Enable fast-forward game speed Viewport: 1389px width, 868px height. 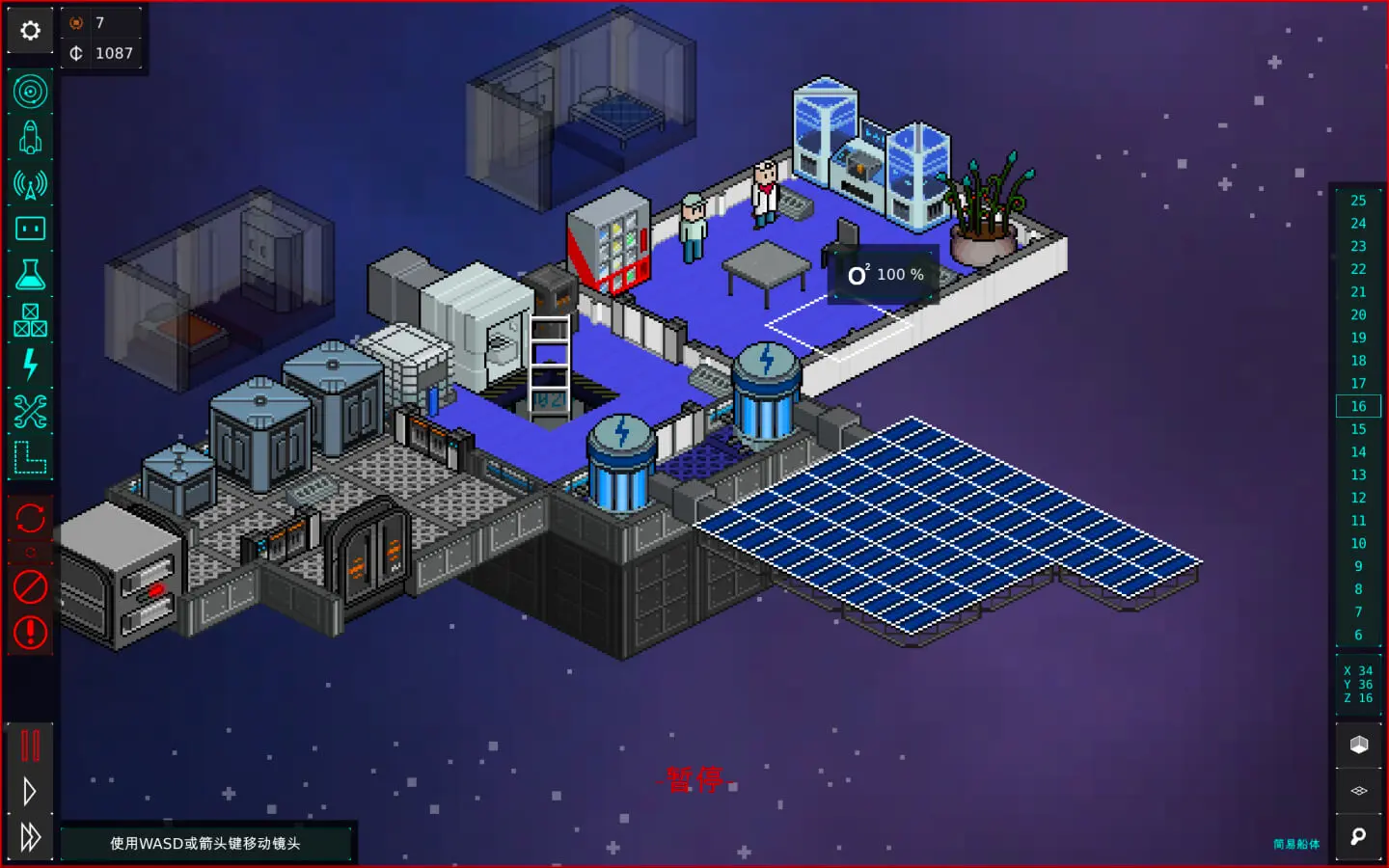click(30, 836)
